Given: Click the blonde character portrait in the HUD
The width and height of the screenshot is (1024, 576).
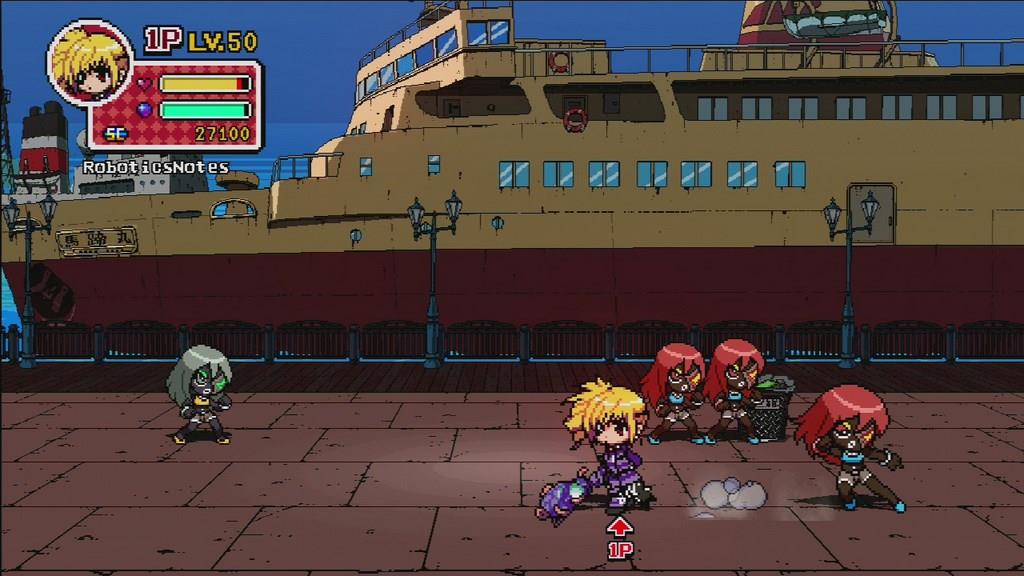Looking at the screenshot, I should tap(88, 65).
